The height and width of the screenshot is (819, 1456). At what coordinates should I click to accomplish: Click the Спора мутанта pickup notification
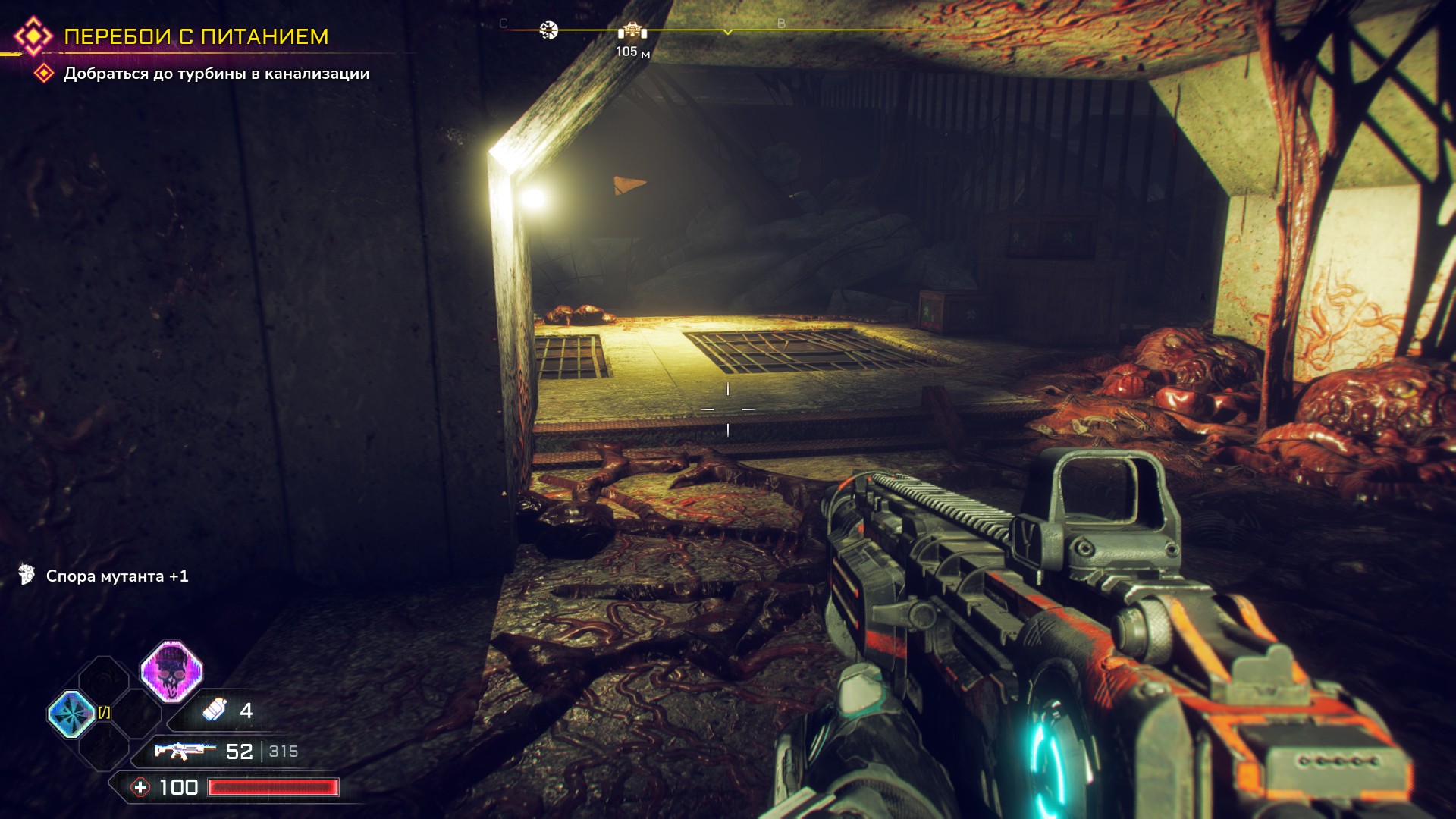[117, 576]
